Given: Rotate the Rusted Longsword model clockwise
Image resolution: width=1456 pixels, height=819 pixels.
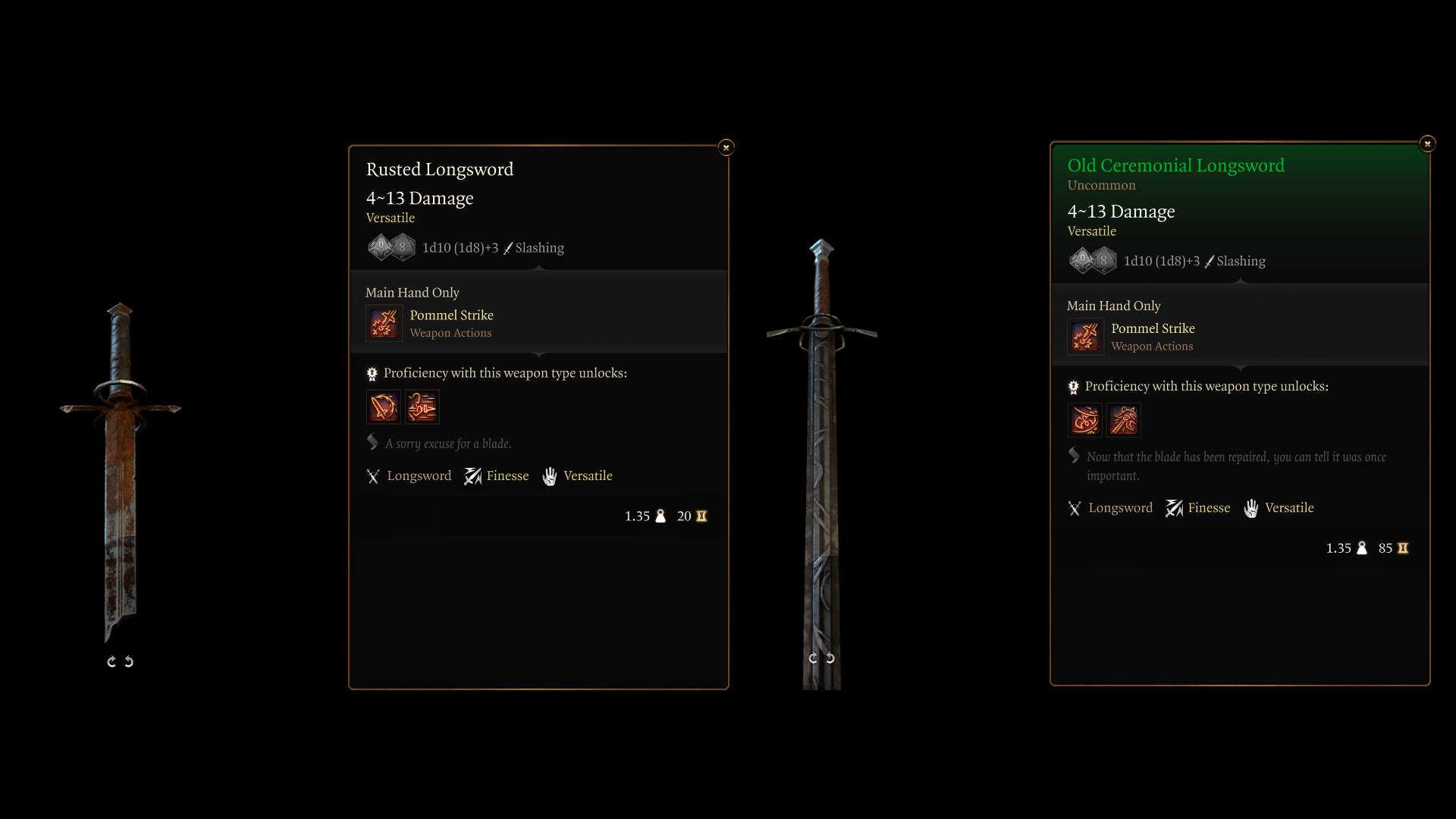Looking at the screenshot, I should 111,662.
